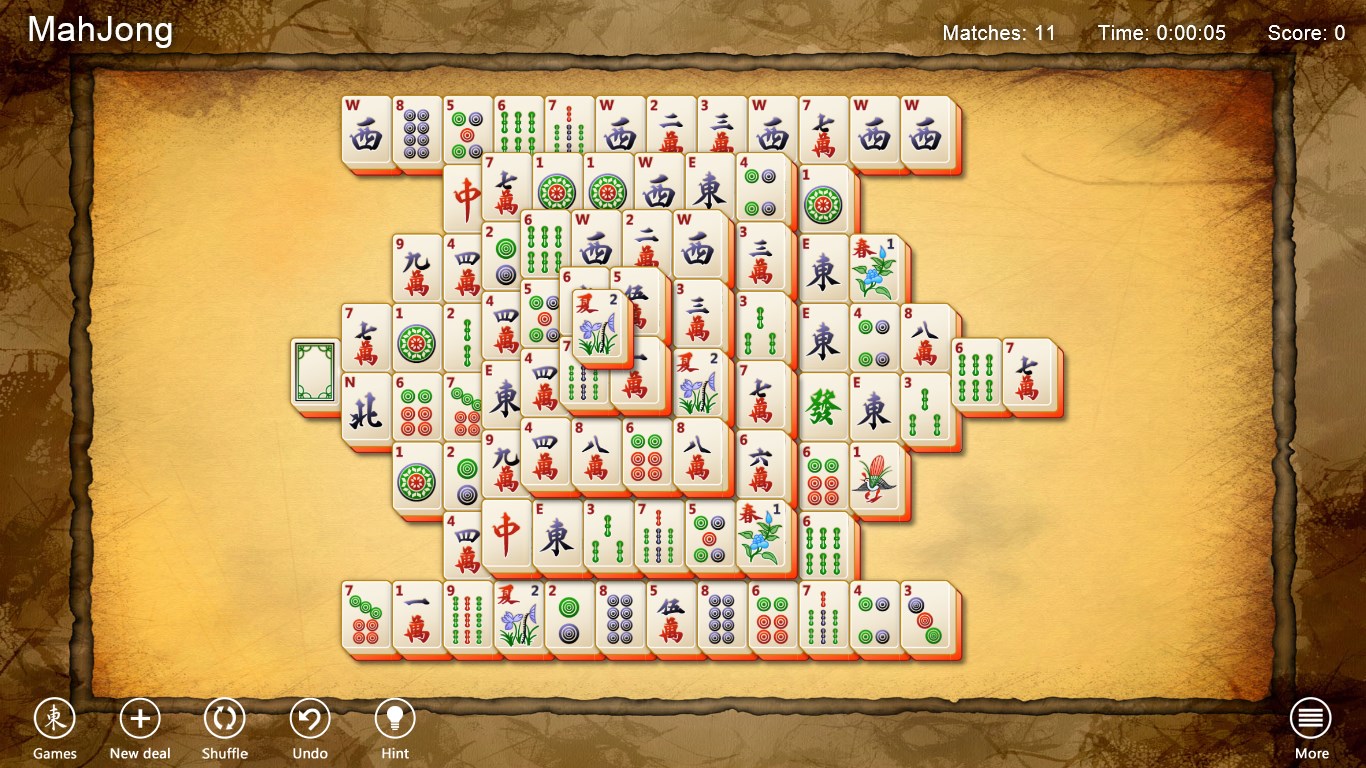Screen dimensions: 1366x768
Task: Click the Time display
Action: [x=1160, y=32]
